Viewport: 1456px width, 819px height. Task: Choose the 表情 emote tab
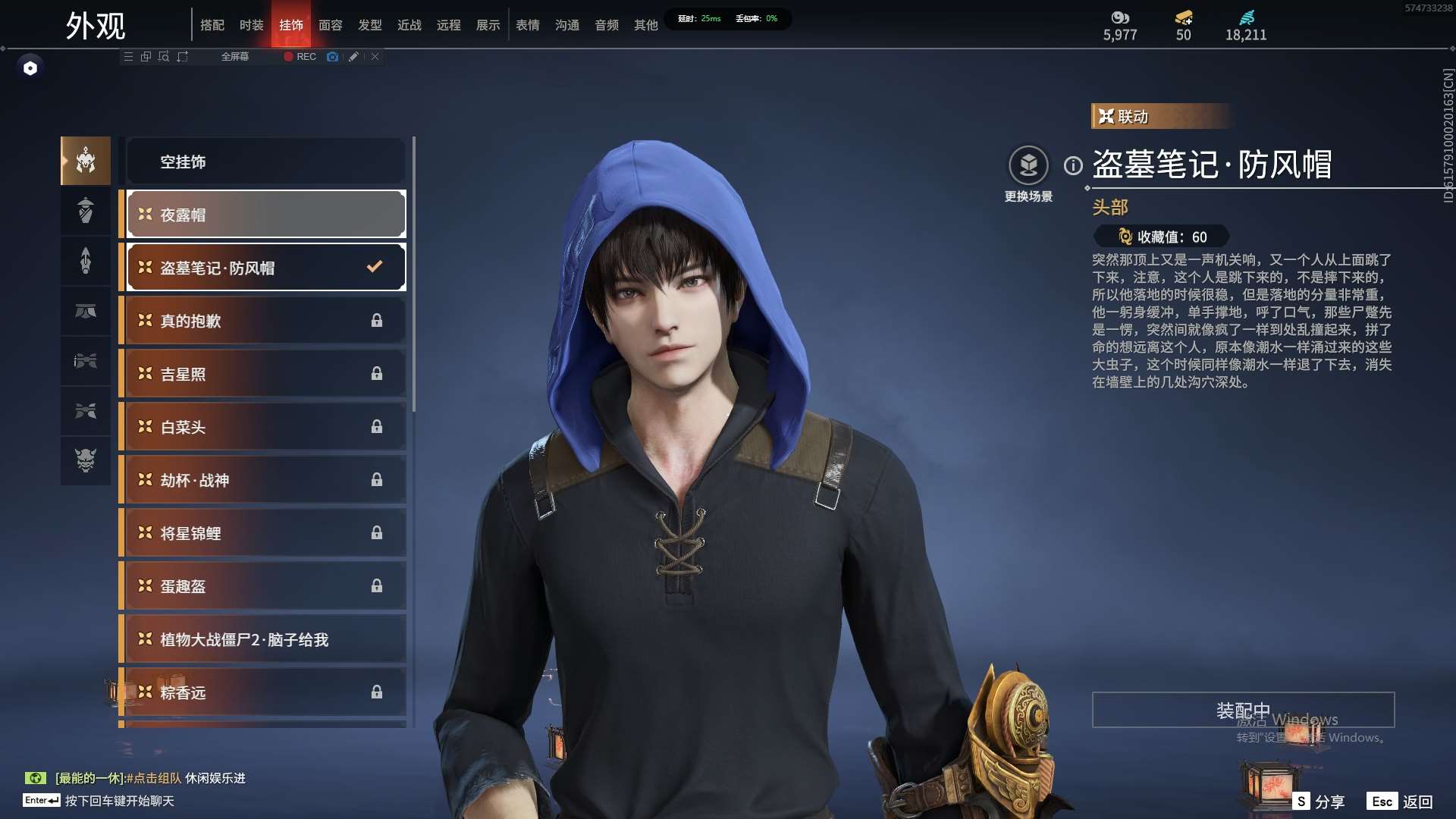pos(528,25)
